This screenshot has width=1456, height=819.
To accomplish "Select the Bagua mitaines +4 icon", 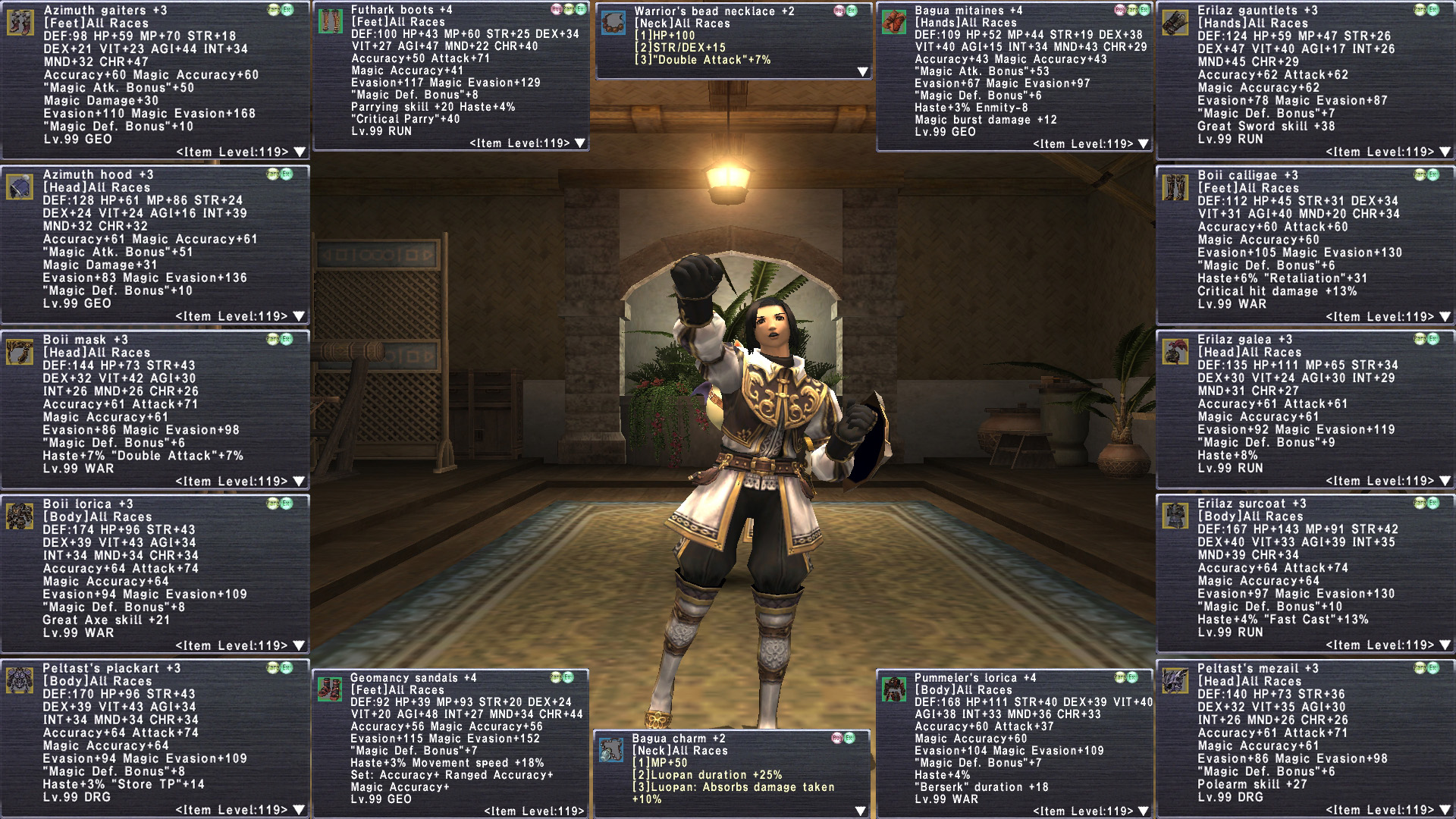I will coord(895,22).
